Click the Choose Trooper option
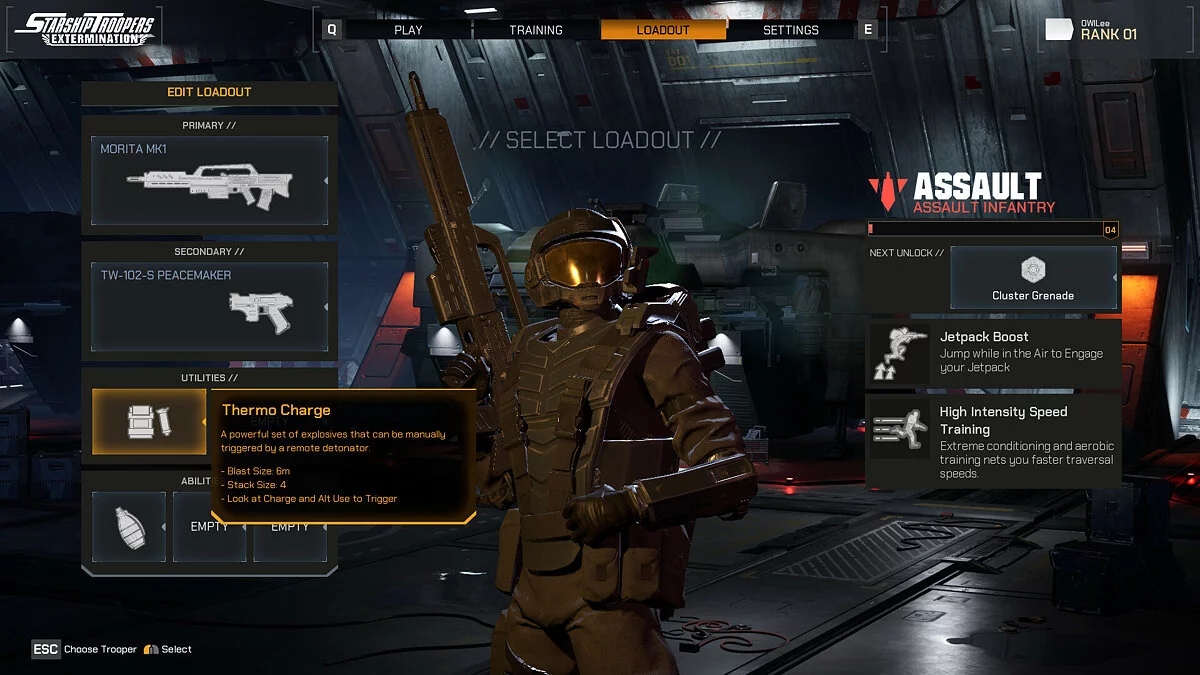This screenshot has width=1200, height=675. [86, 649]
